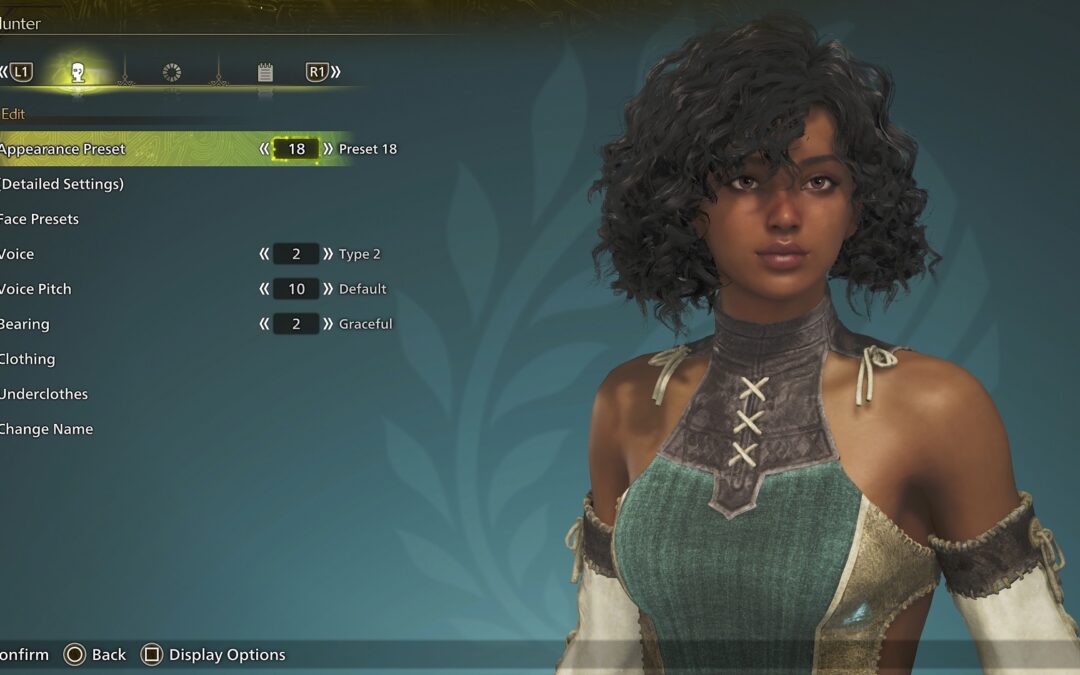Increase Appearance Preset with right arrows
The width and height of the screenshot is (1080, 675).
328,149
